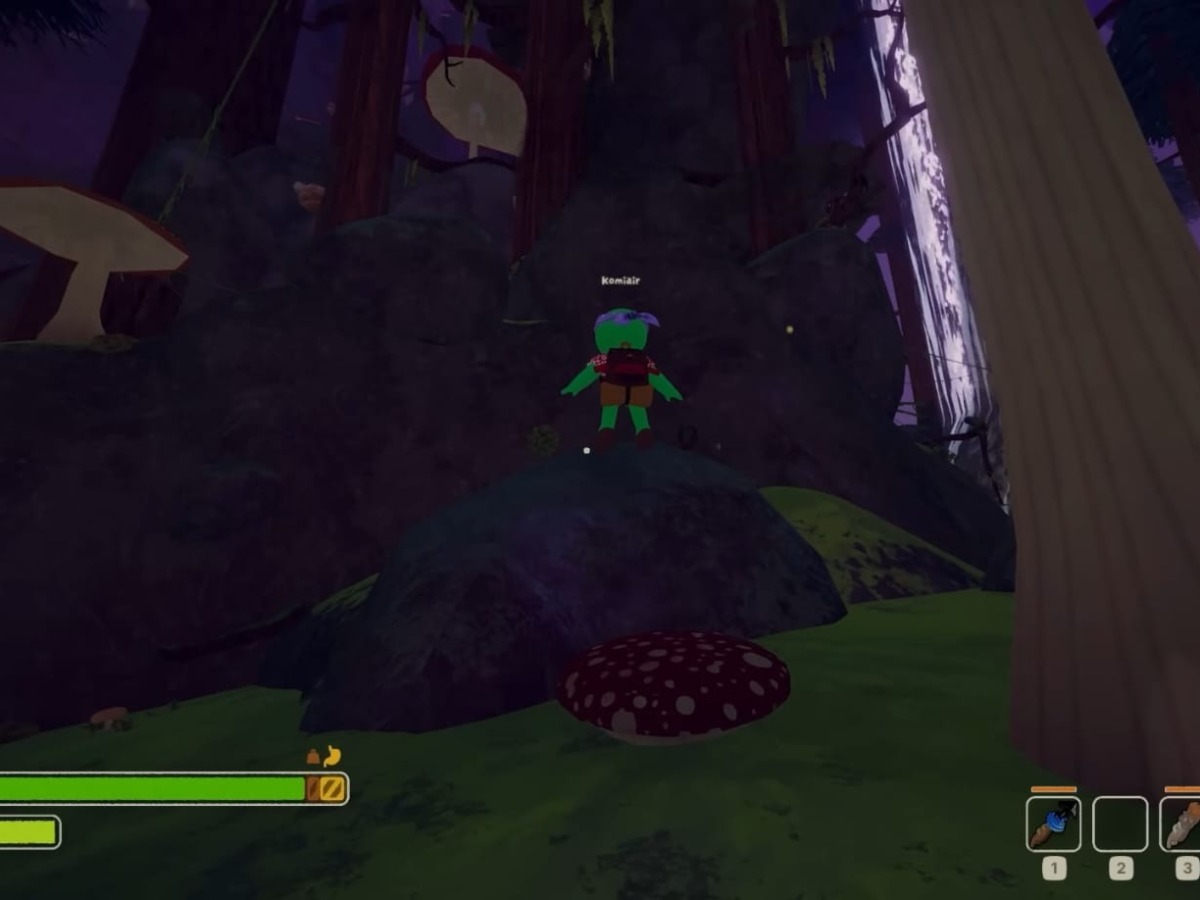Select the blue-banded item in hotbar slot 1
Image resolution: width=1200 pixels, height=900 pixels.
(x=1053, y=824)
